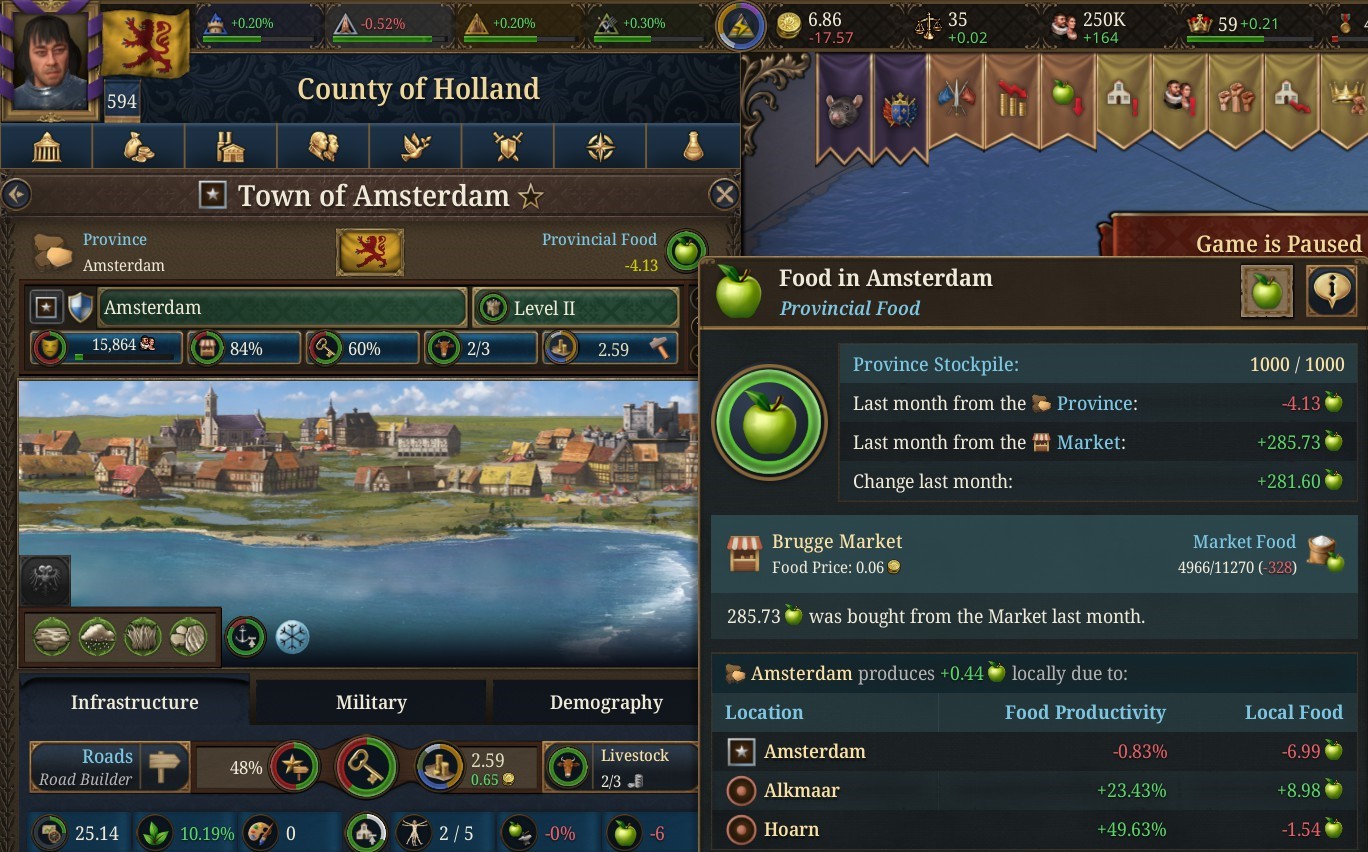Image resolution: width=1368 pixels, height=852 pixels.
Task: Collapse the panel with the back arrow
Action: pyautogui.click(x=16, y=194)
